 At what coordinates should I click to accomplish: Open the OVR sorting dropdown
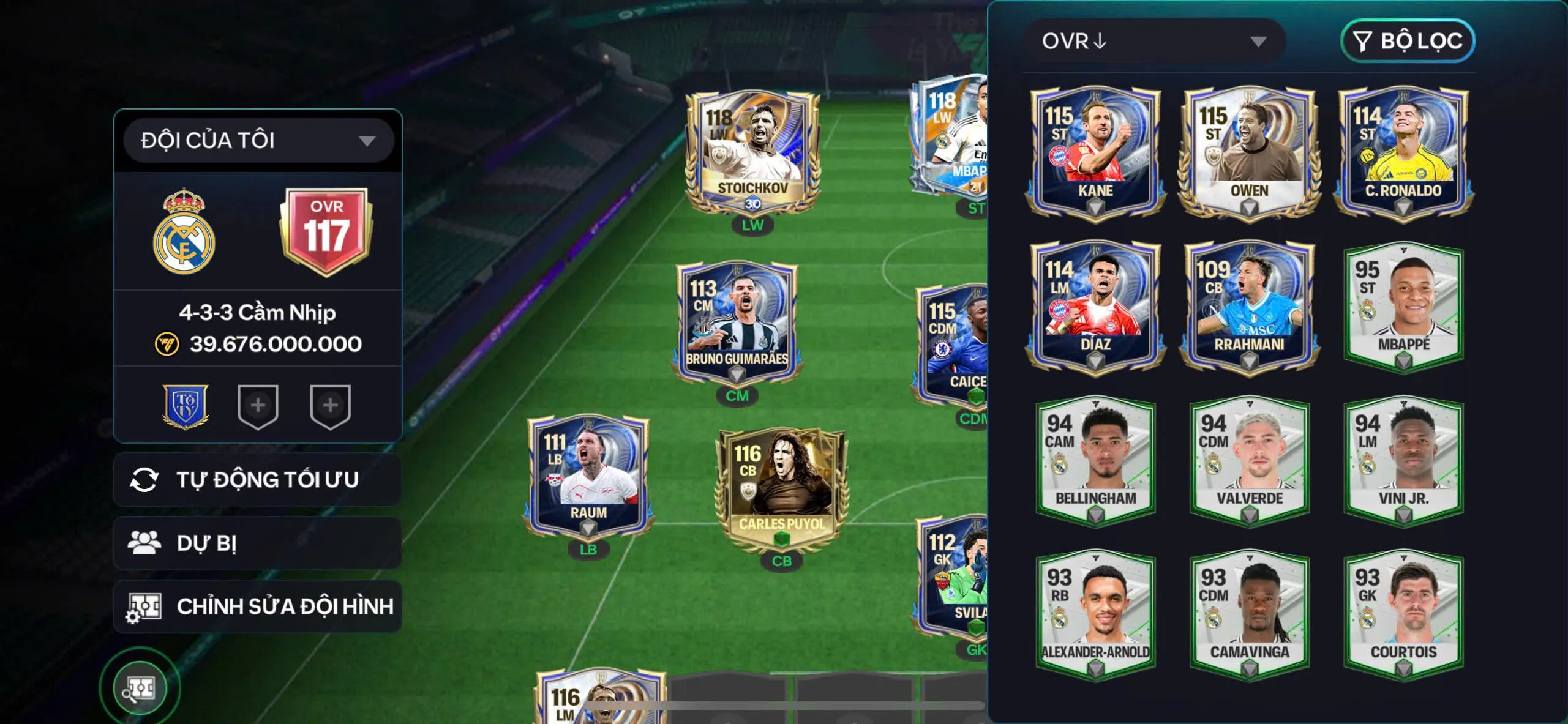click(x=1157, y=42)
